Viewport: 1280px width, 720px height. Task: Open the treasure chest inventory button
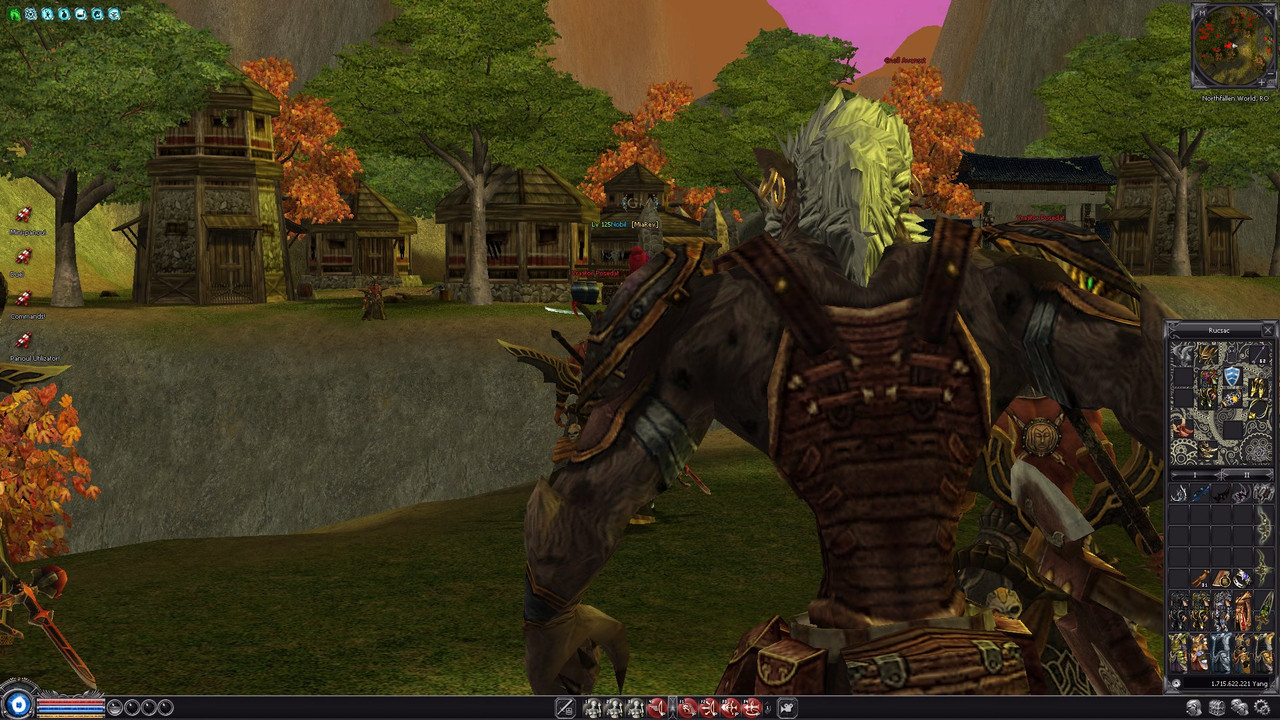point(1217,708)
